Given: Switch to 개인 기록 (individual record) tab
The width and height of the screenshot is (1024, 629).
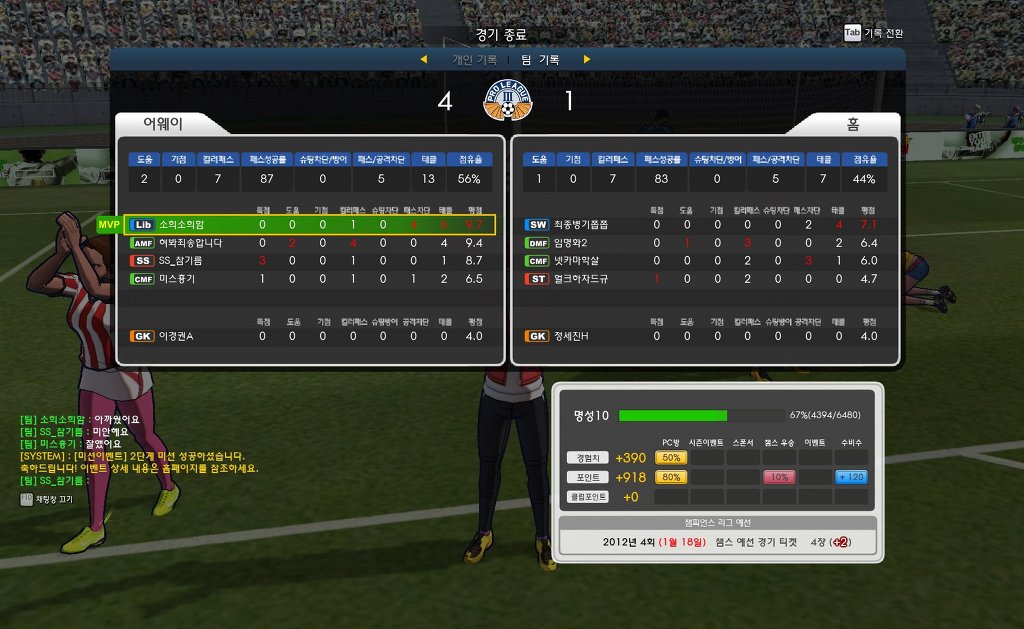Looking at the screenshot, I should [474, 60].
